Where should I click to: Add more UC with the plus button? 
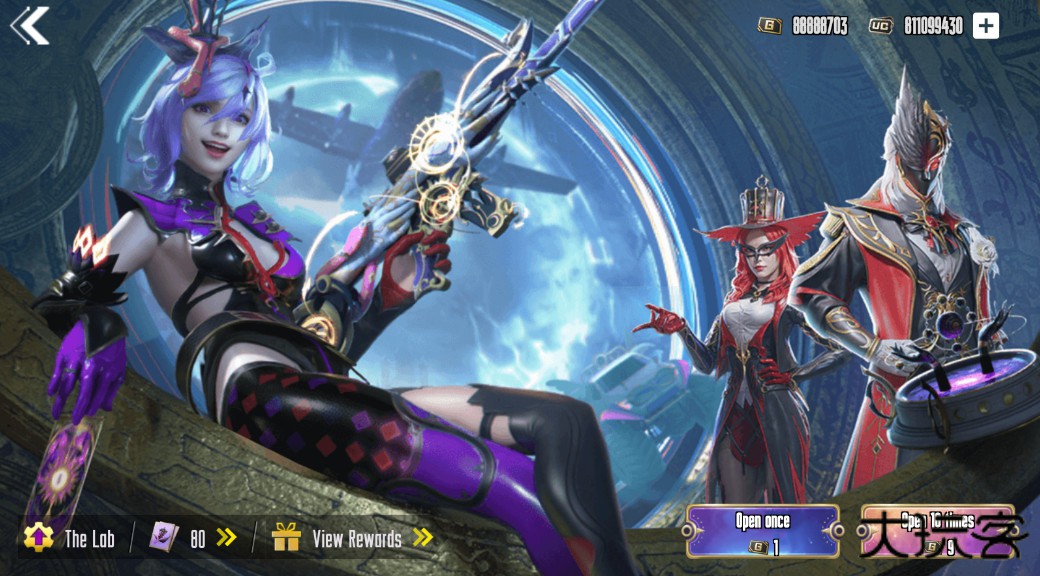[x=986, y=26]
